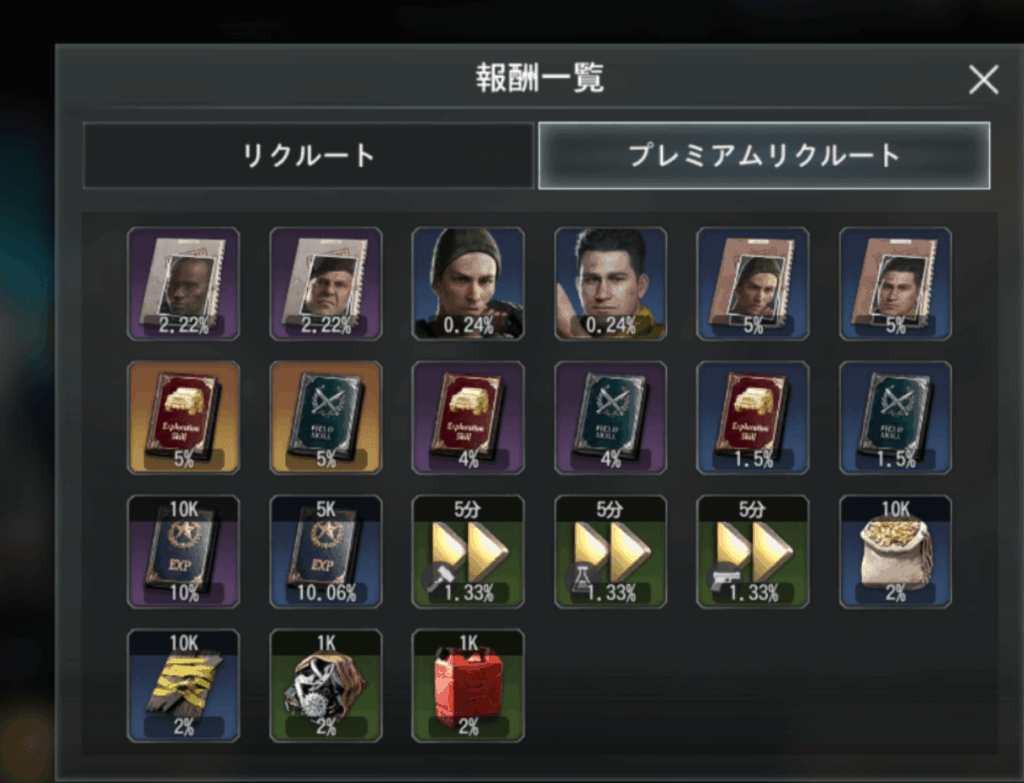Select the 10K EXP book reward
This screenshot has height=783, width=1024.
[x=183, y=551]
